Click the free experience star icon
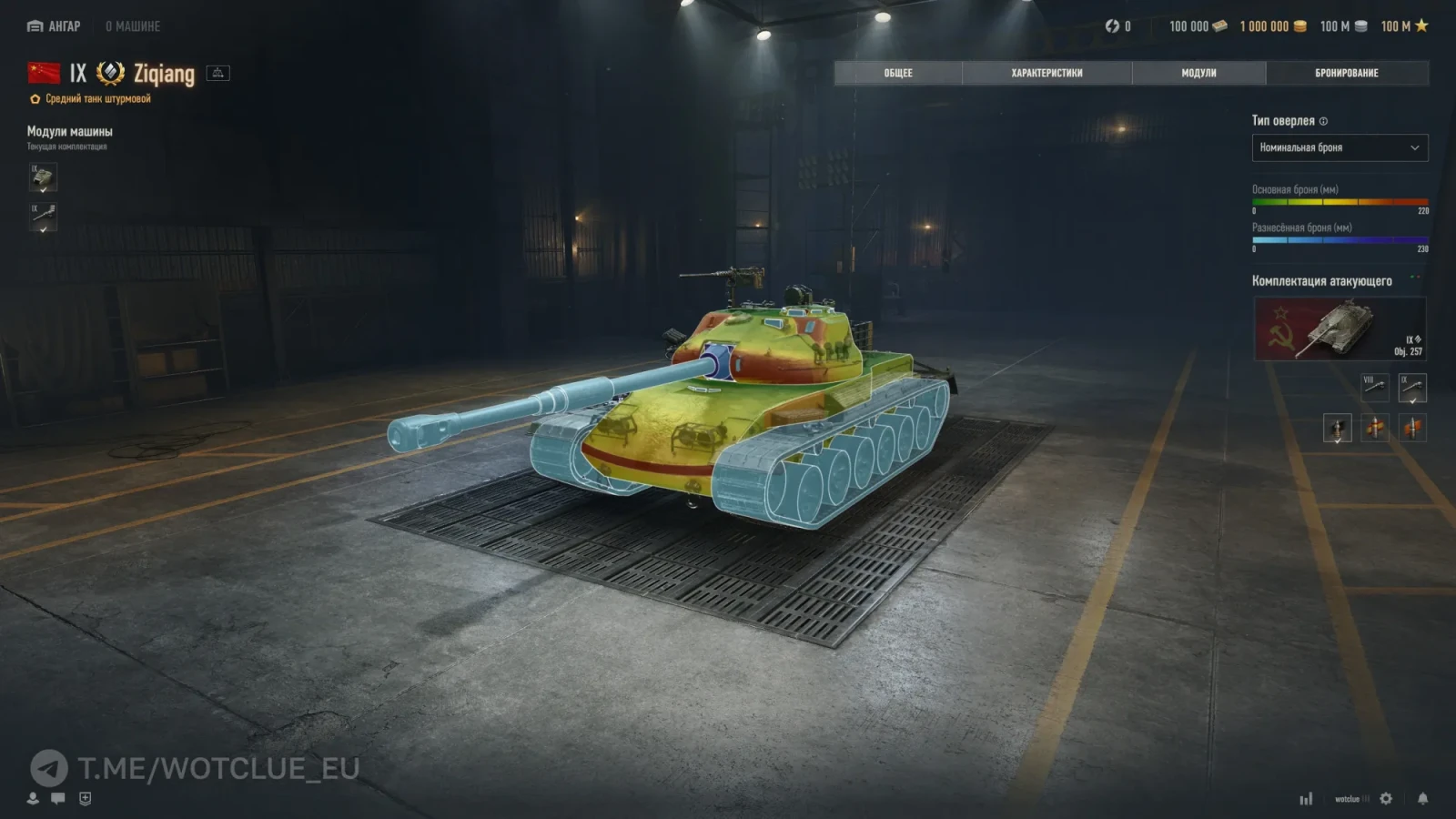This screenshot has height=819, width=1456. 1420,26
